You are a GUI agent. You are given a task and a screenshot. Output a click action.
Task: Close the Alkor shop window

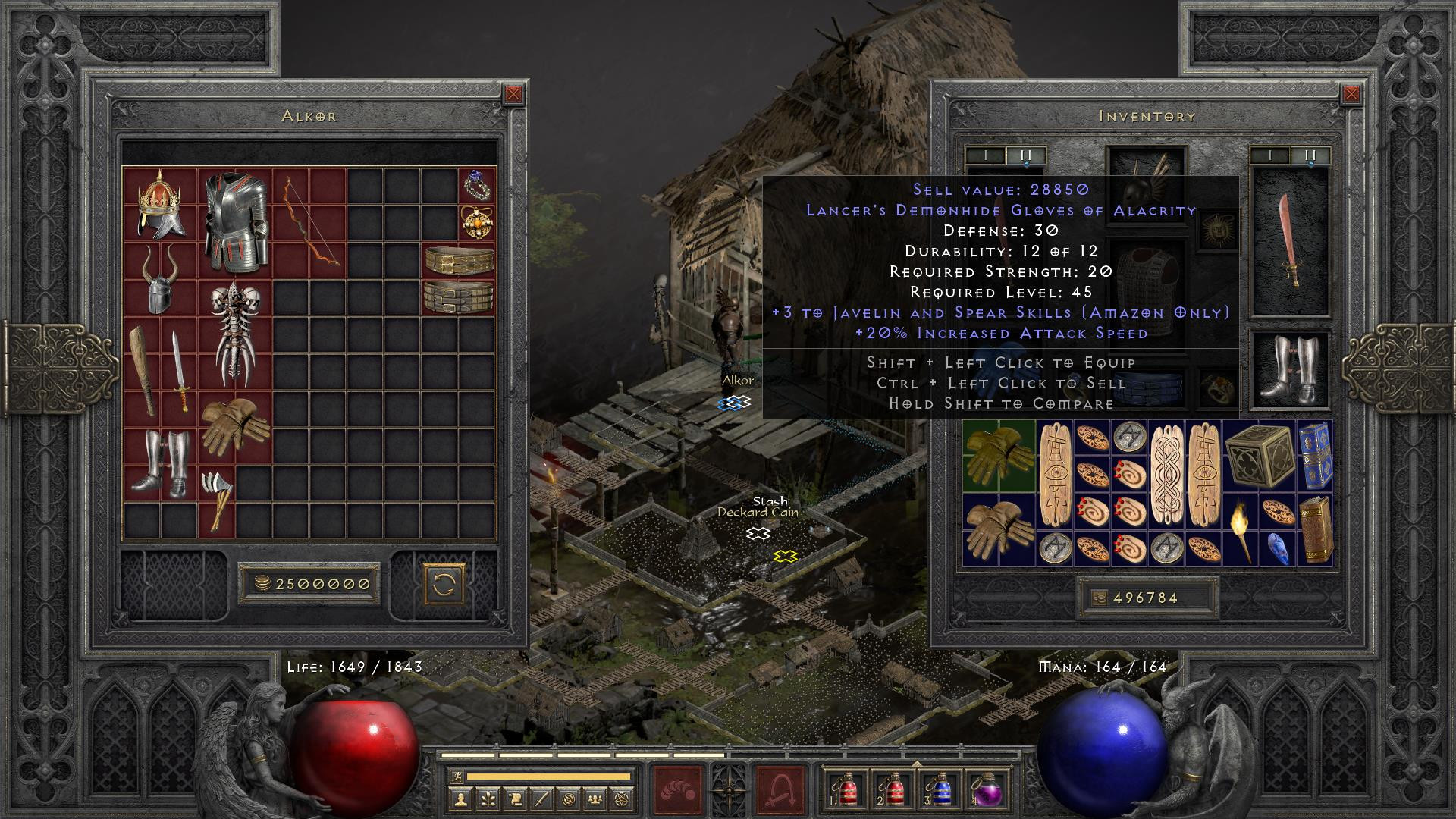[x=513, y=94]
